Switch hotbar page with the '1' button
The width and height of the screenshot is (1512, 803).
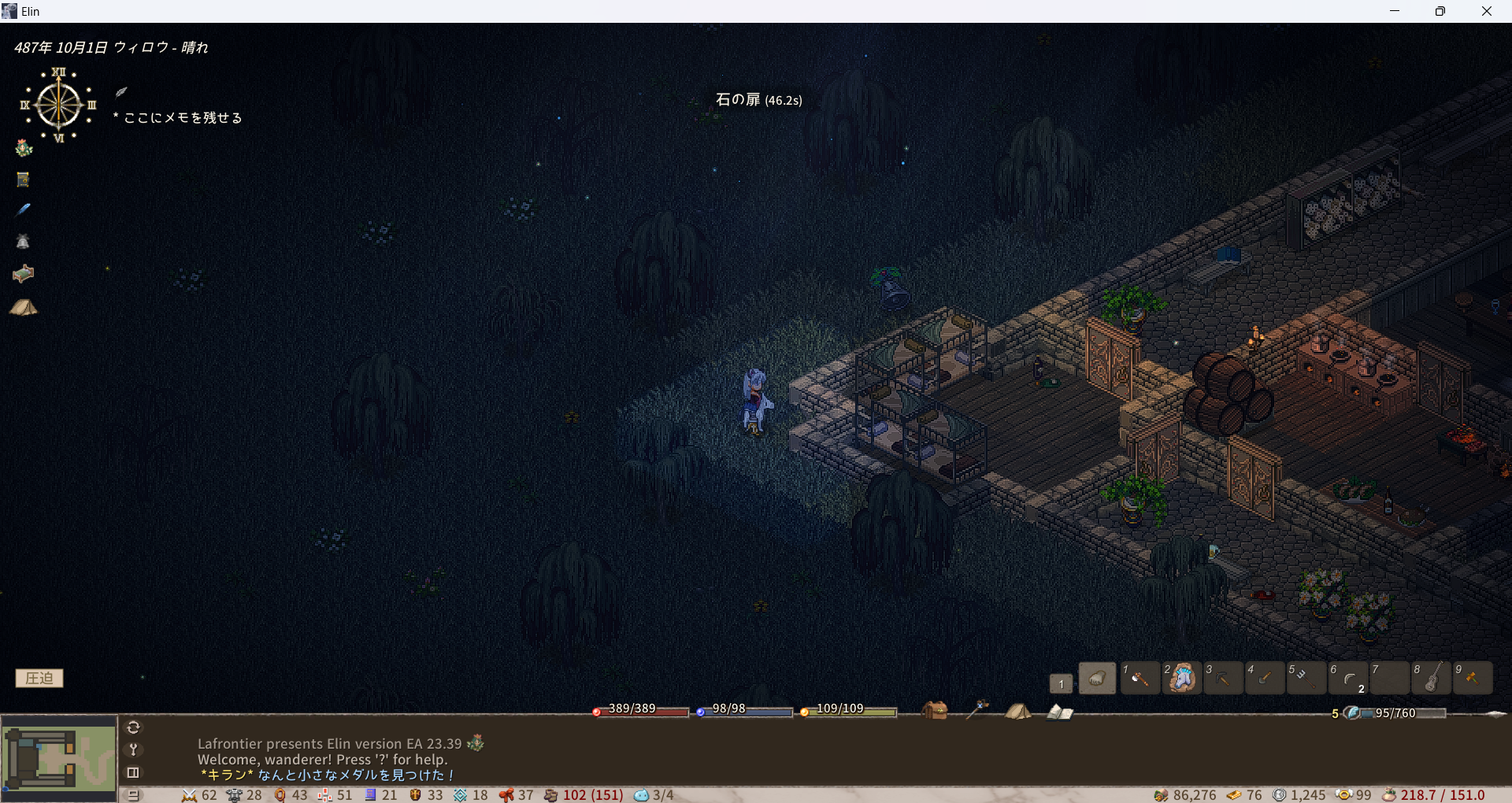tap(1061, 683)
